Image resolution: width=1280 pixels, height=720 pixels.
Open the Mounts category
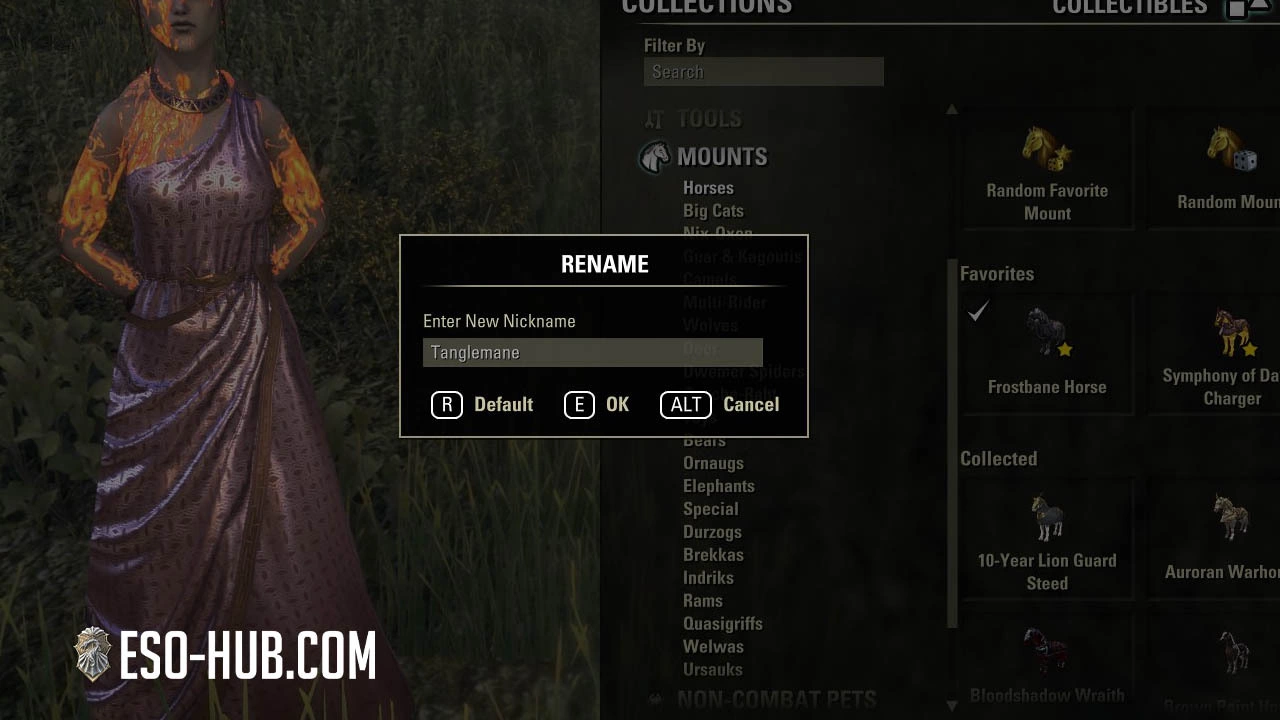(721, 157)
